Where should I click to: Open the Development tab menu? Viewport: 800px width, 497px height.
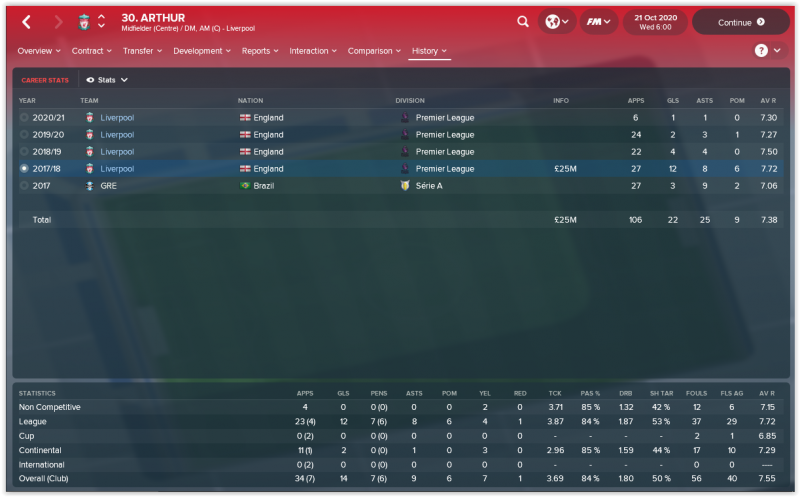click(x=202, y=50)
